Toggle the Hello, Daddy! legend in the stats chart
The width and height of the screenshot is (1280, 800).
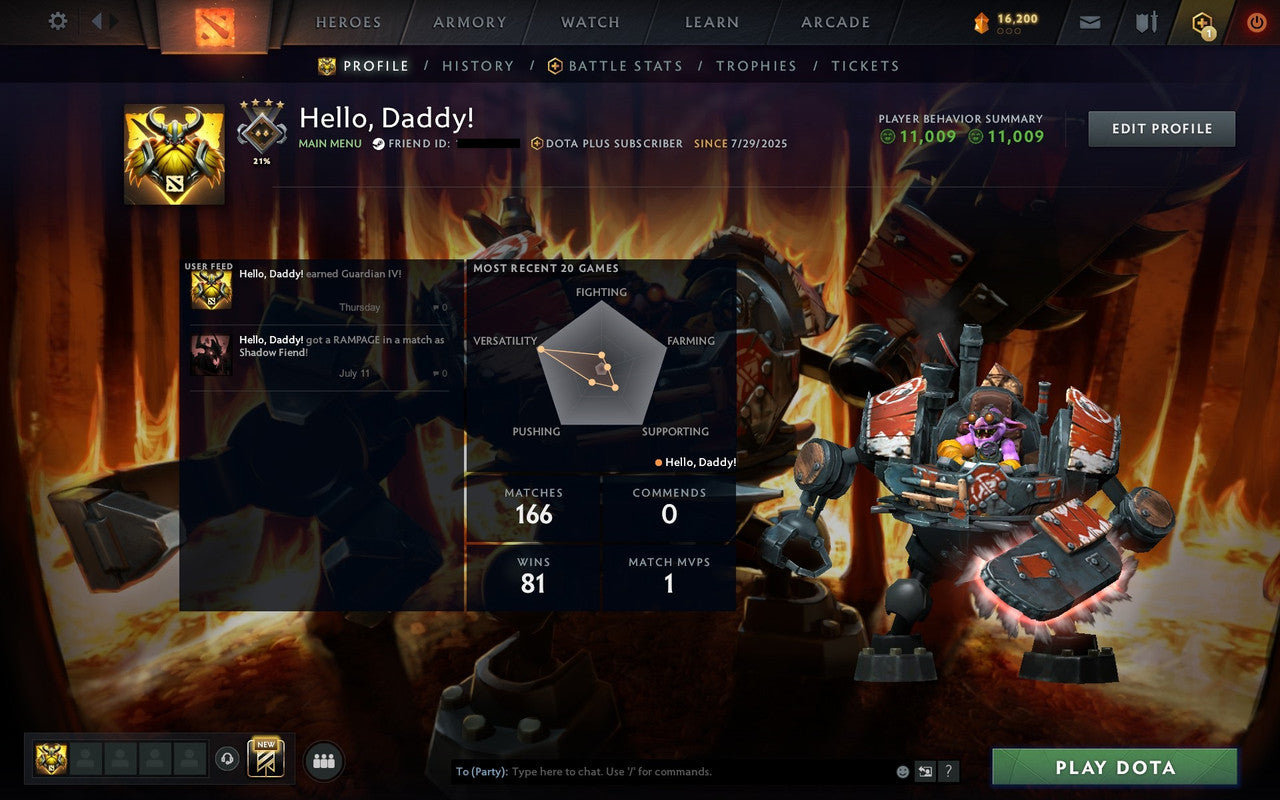699,462
